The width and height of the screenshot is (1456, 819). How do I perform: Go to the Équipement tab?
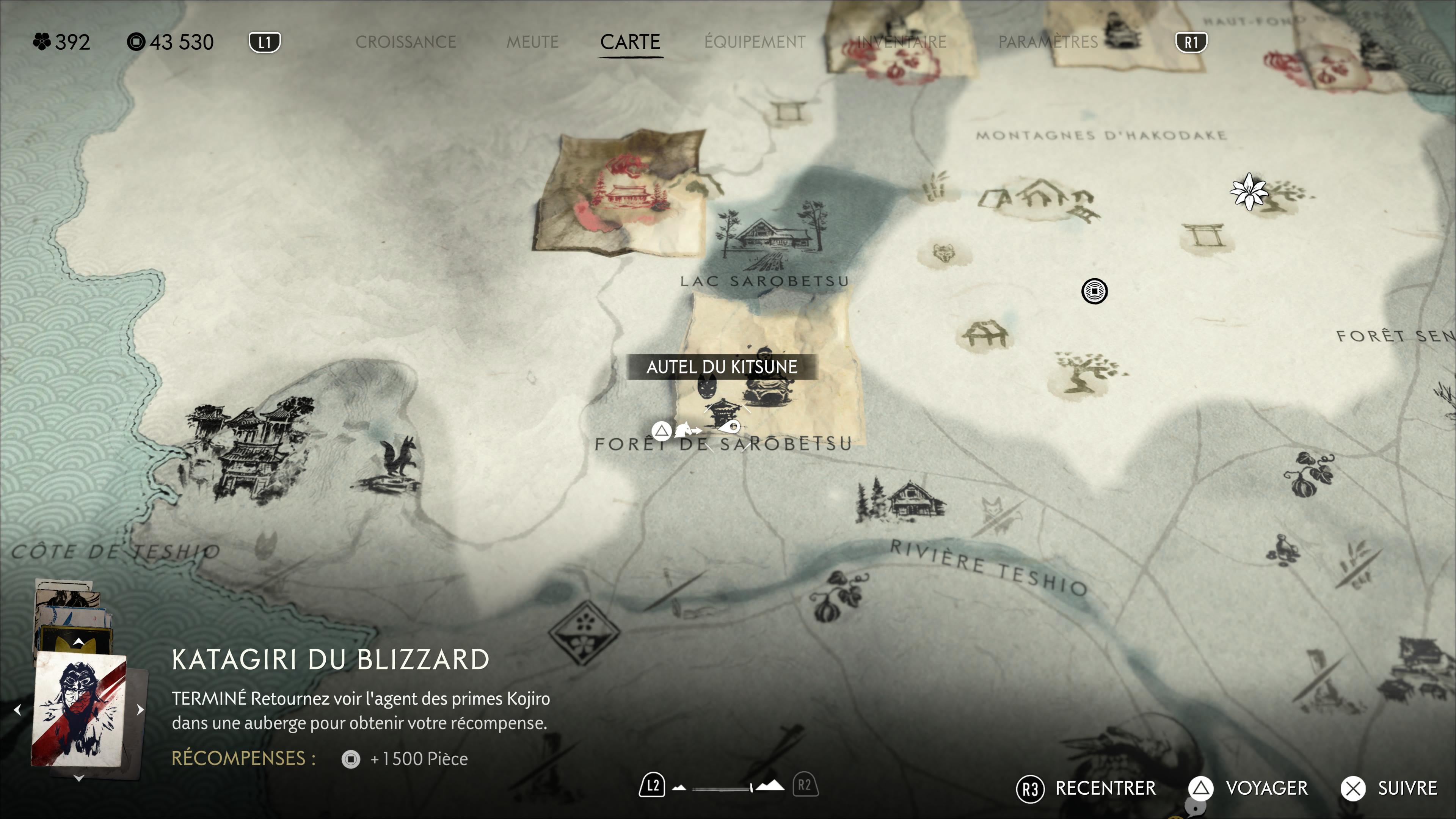tap(755, 42)
